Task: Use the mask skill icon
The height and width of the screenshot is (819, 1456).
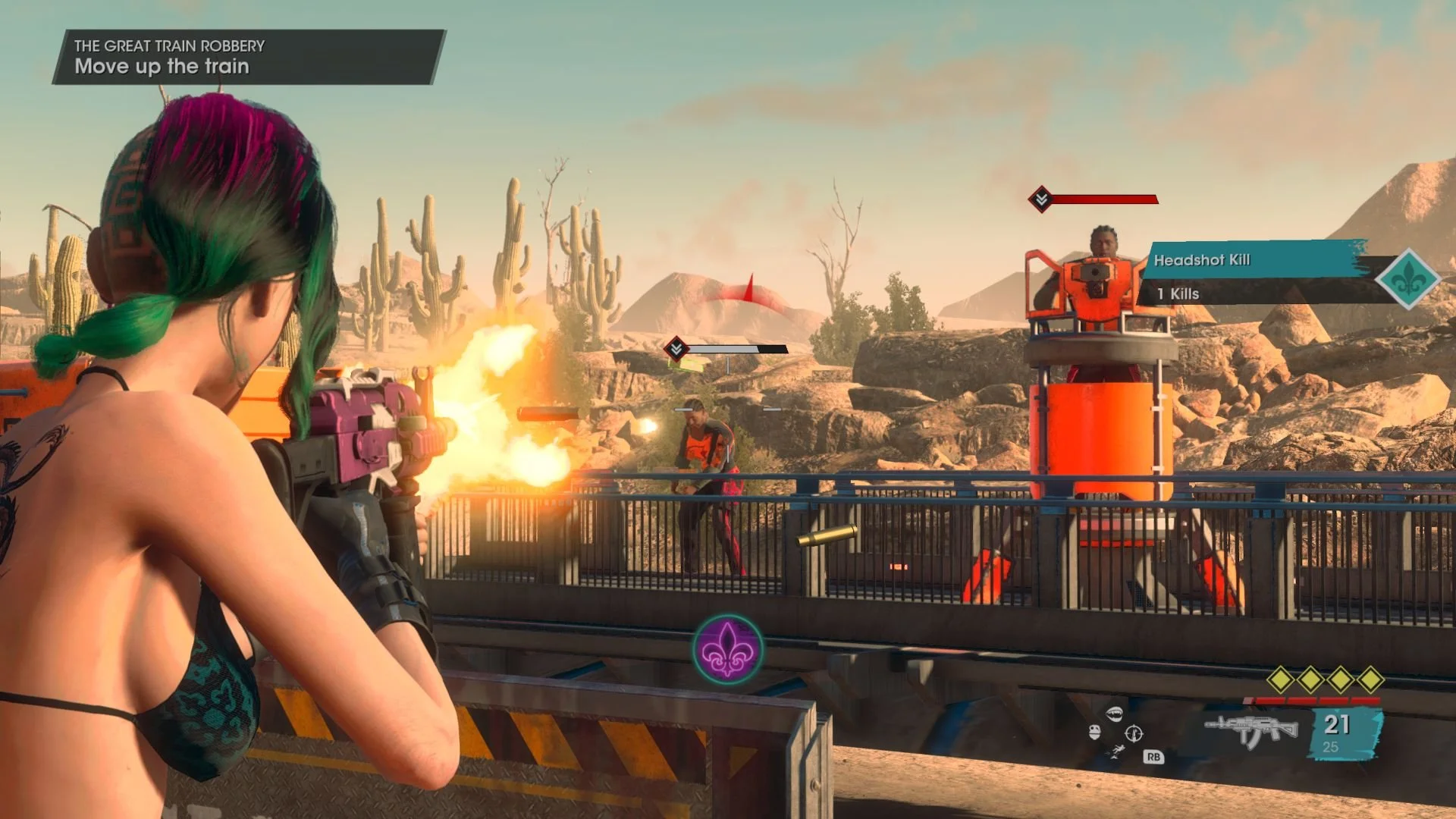Action: [x=1094, y=732]
